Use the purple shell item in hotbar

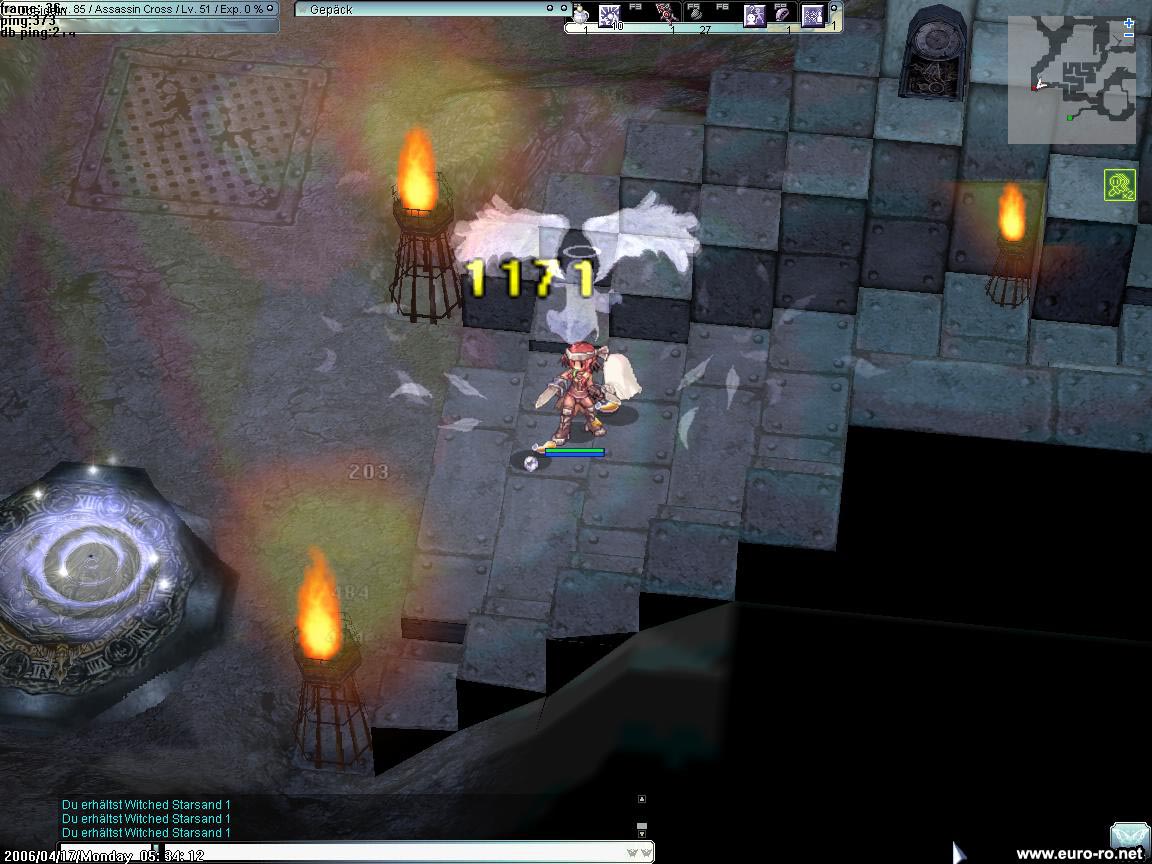tap(783, 14)
